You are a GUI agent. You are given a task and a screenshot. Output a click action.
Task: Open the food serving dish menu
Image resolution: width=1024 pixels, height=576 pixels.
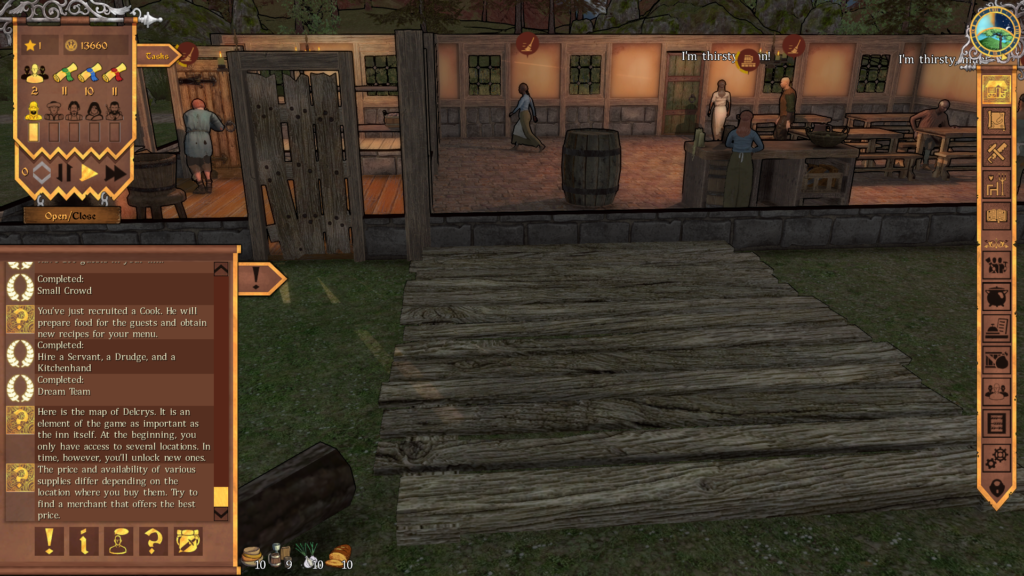pos(996,328)
